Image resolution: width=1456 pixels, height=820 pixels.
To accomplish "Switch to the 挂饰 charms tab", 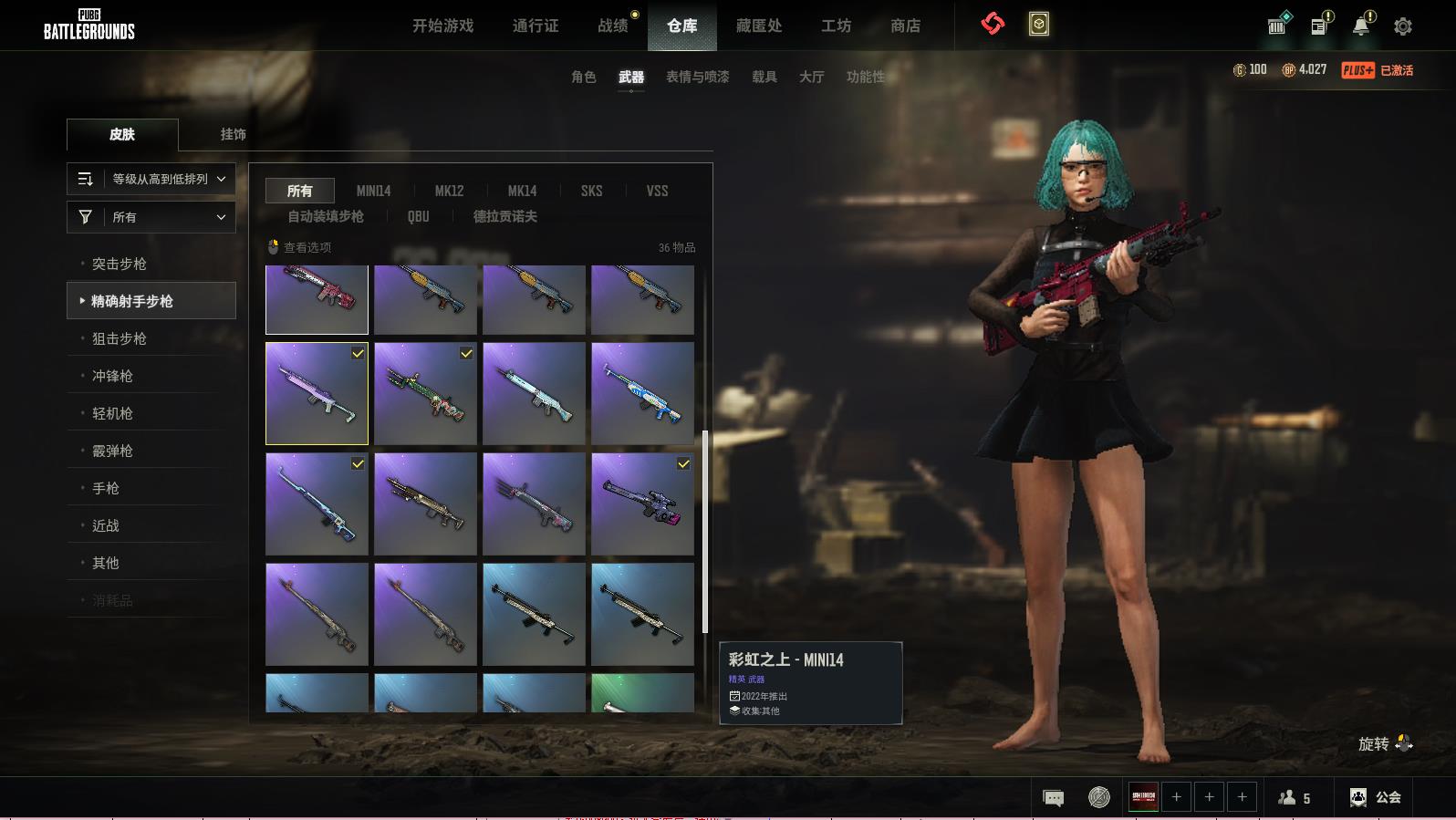I will click(x=233, y=134).
